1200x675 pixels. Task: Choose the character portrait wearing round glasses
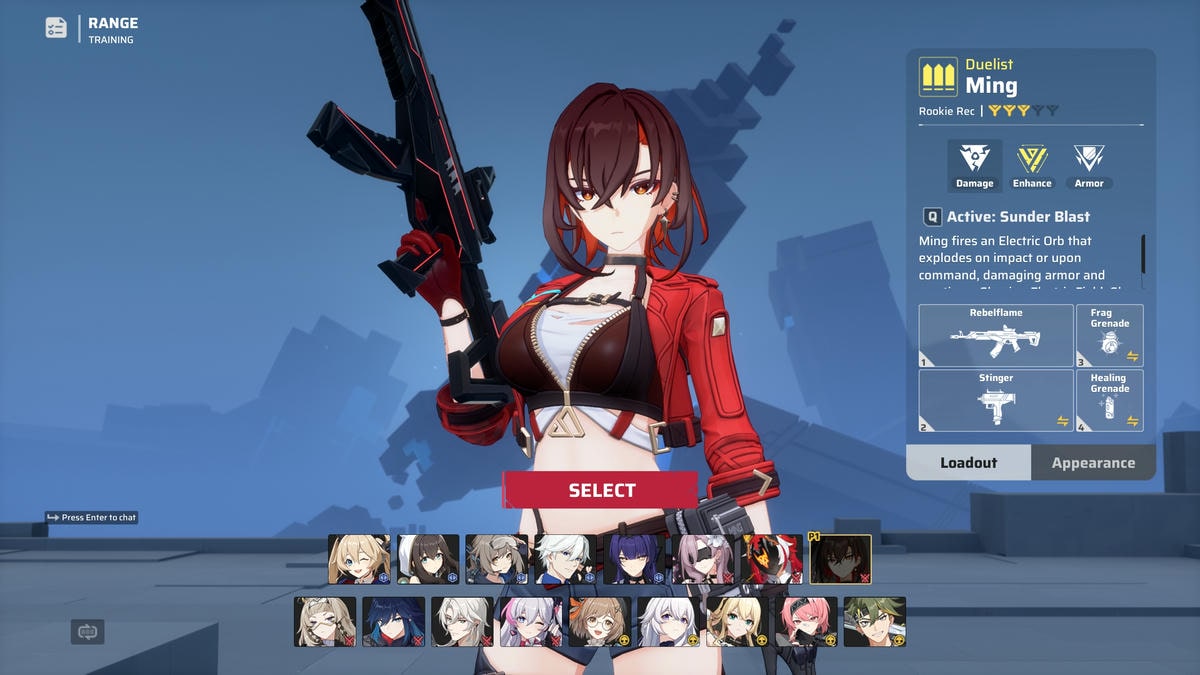(x=599, y=622)
